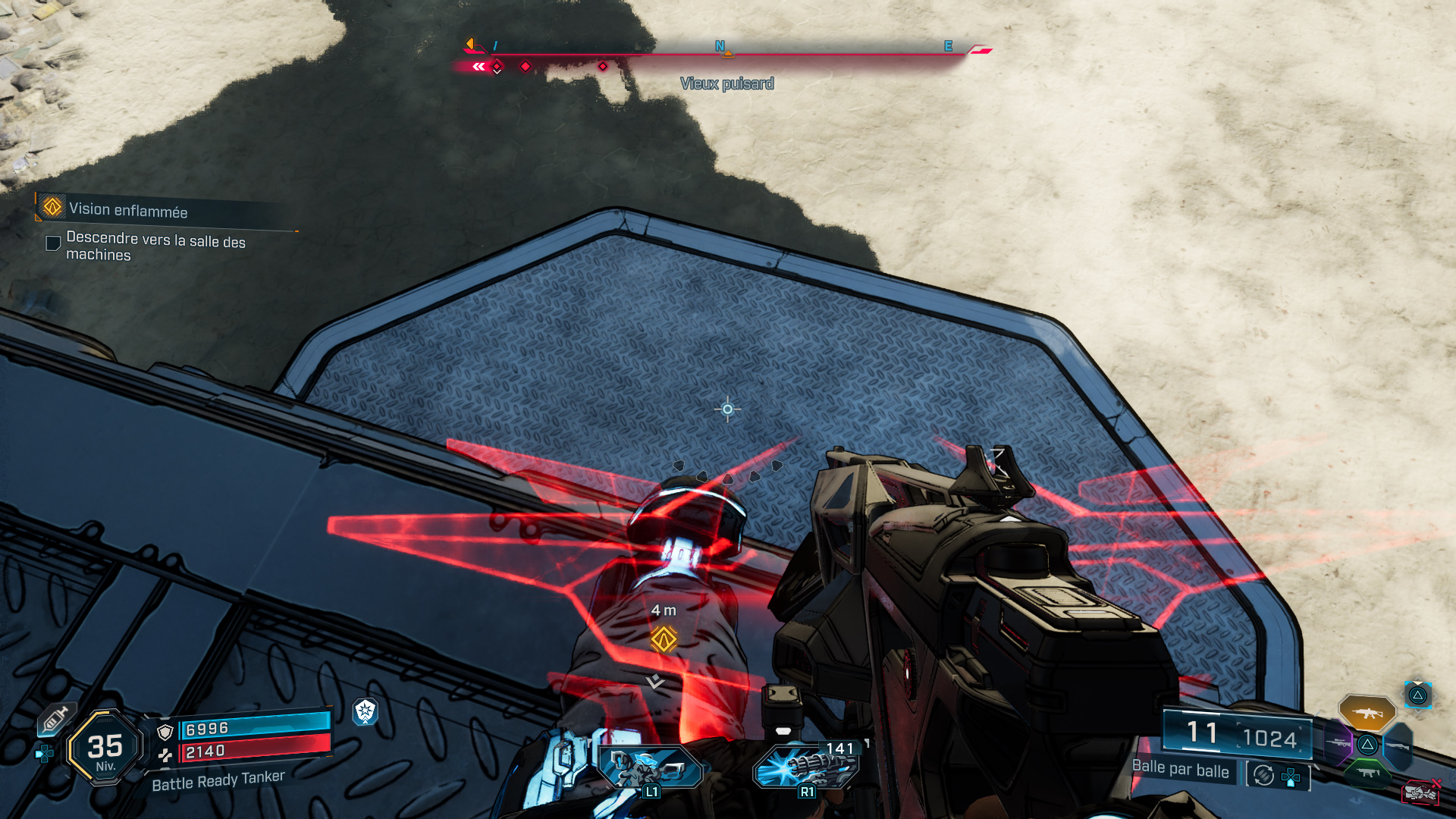Use the minigun heavy weapon ability
1456x819 pixels.
coord(808,767)
